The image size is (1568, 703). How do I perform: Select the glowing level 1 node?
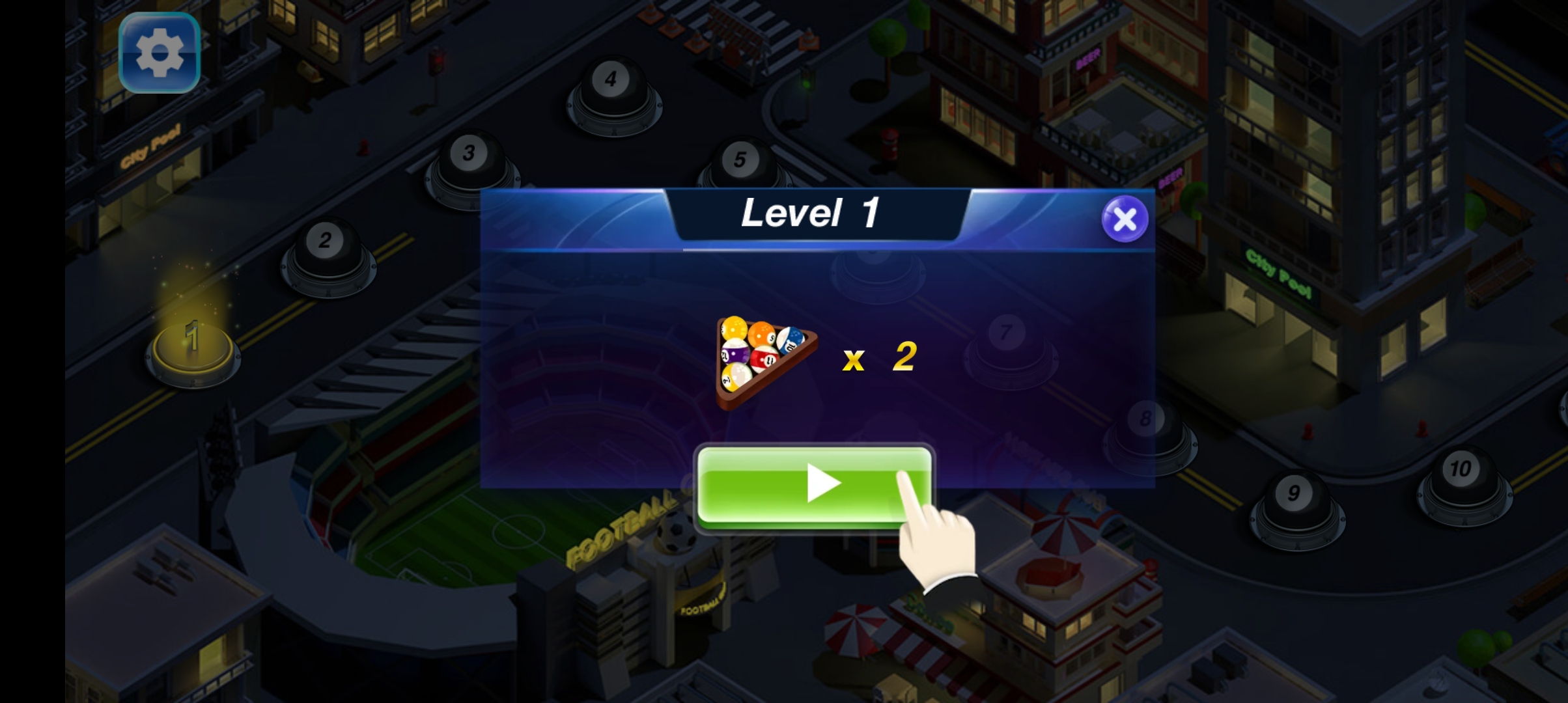pos(193,345)
